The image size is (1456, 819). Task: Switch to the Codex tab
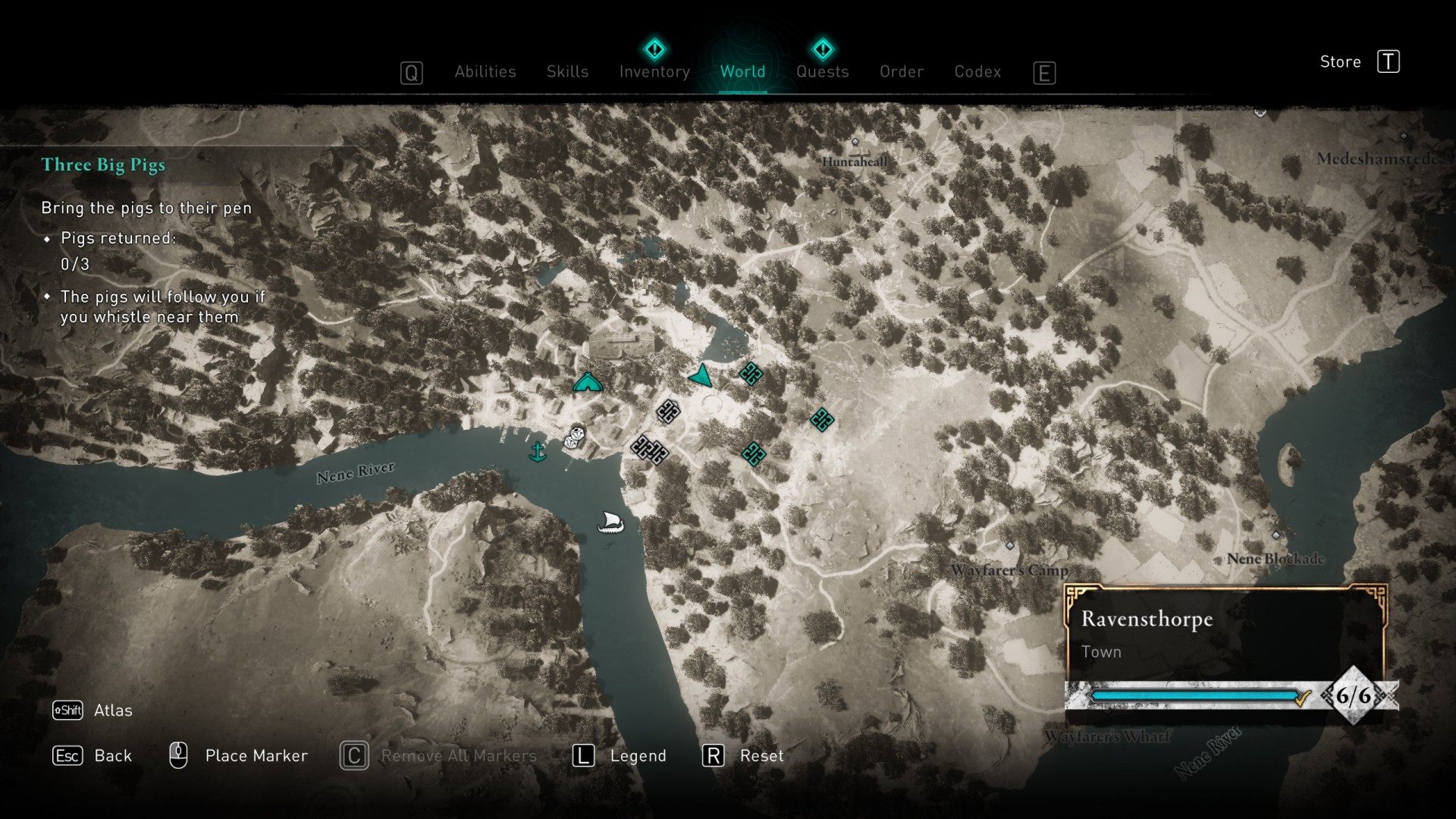977,72
